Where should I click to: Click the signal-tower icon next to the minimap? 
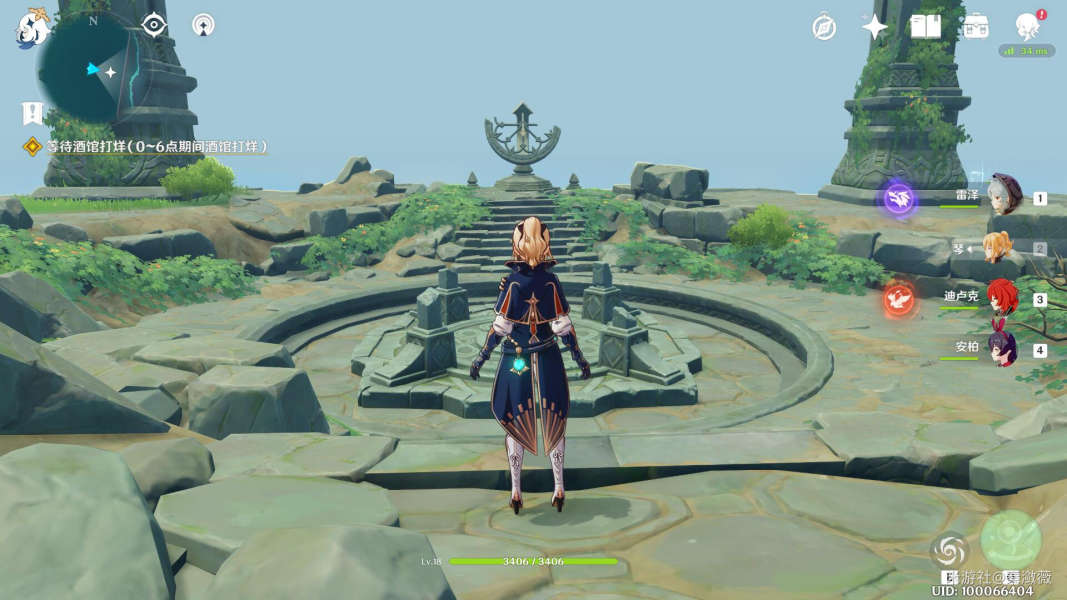pyautogui.click(x=203, y=25)
